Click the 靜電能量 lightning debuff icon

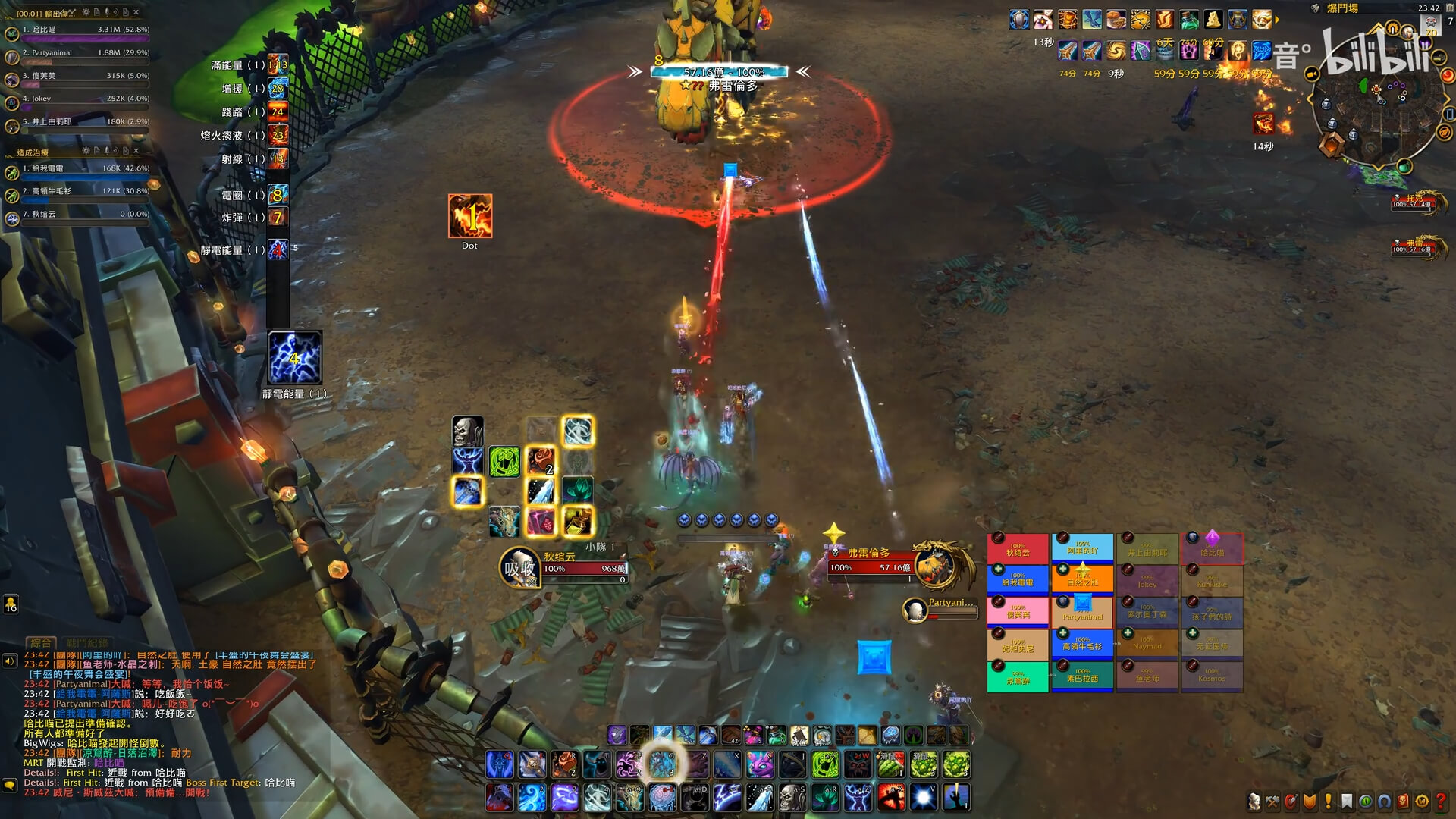pos(295,357)
